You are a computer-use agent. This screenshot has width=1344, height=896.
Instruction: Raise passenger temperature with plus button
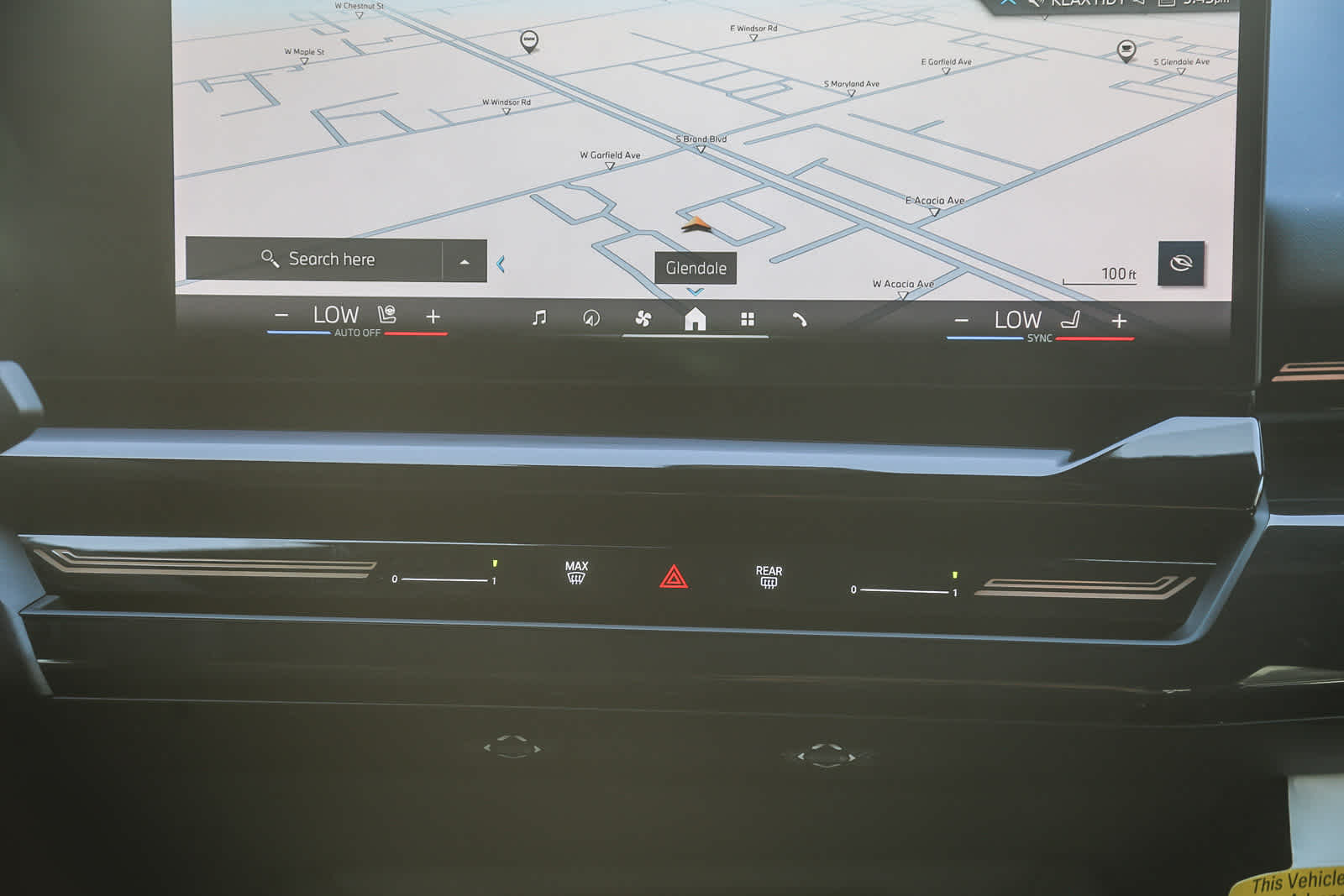pyautogui.click(x=1119, y=321)
